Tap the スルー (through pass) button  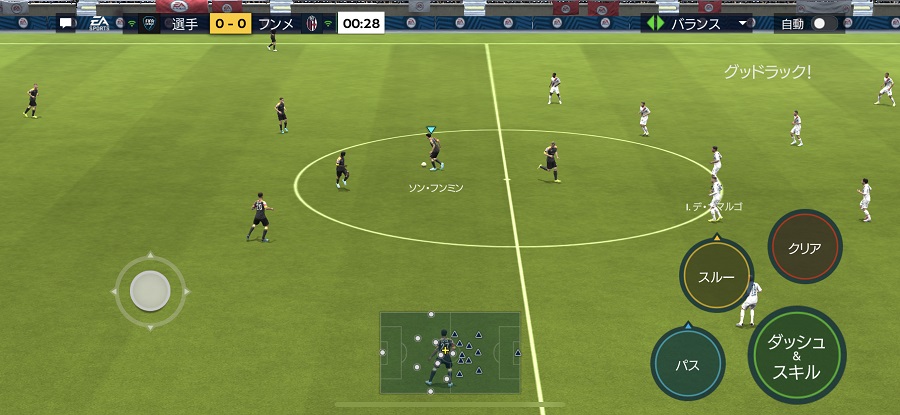pyautogui.click(x=716, y=277)
